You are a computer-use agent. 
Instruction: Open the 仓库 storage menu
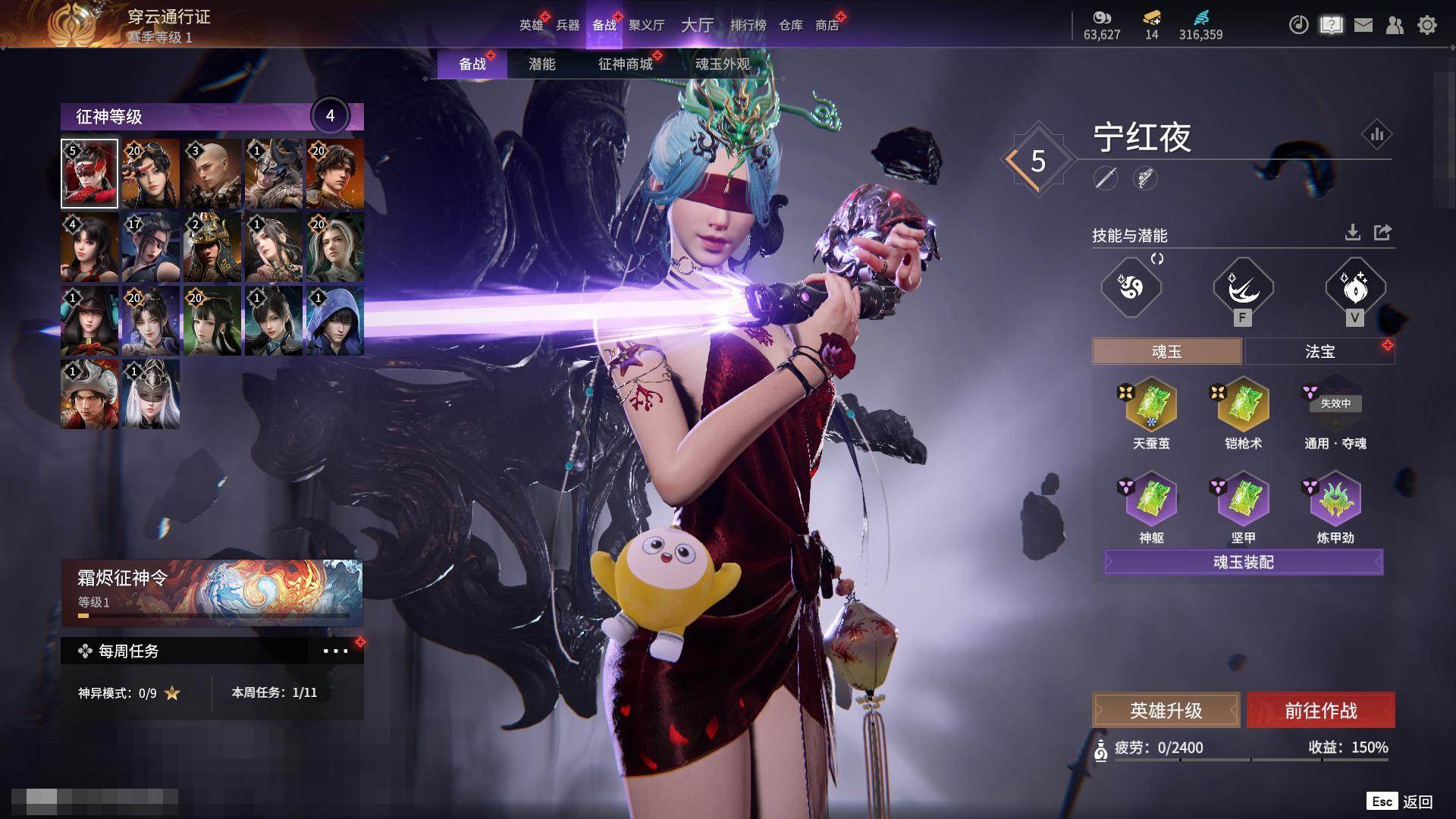click(790, 25)
